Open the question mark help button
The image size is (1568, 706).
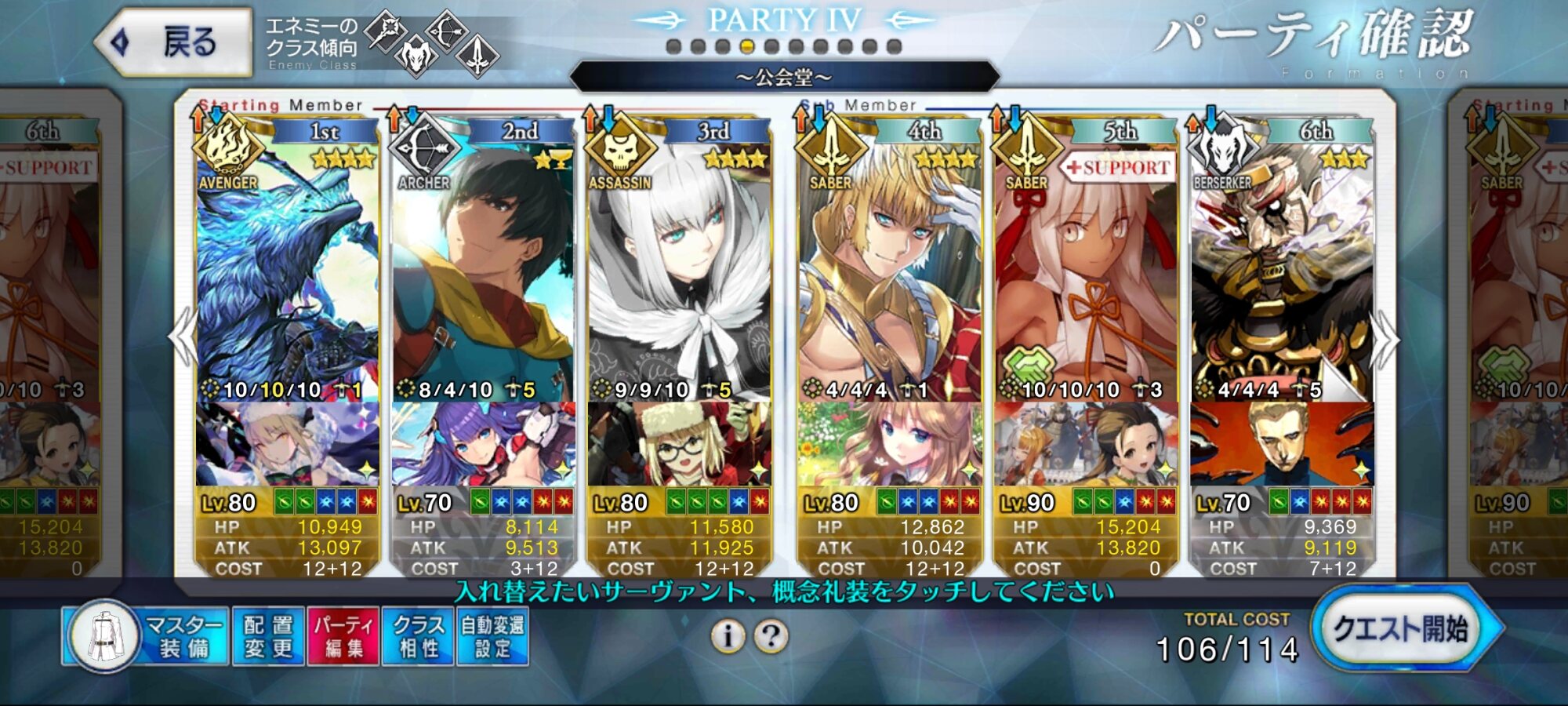(771, 636)
